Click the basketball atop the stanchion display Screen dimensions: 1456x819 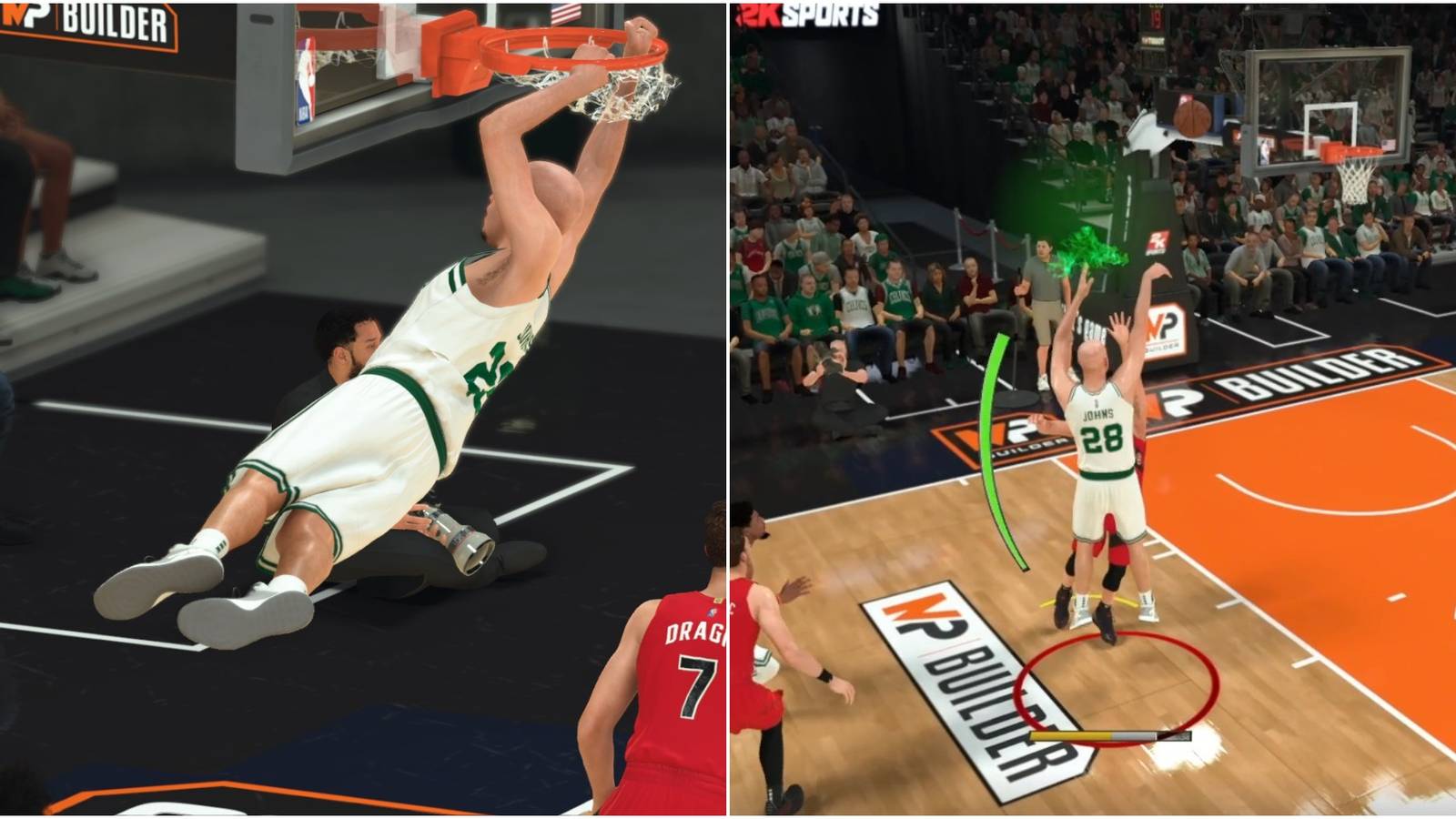[x=1192, y=114]
